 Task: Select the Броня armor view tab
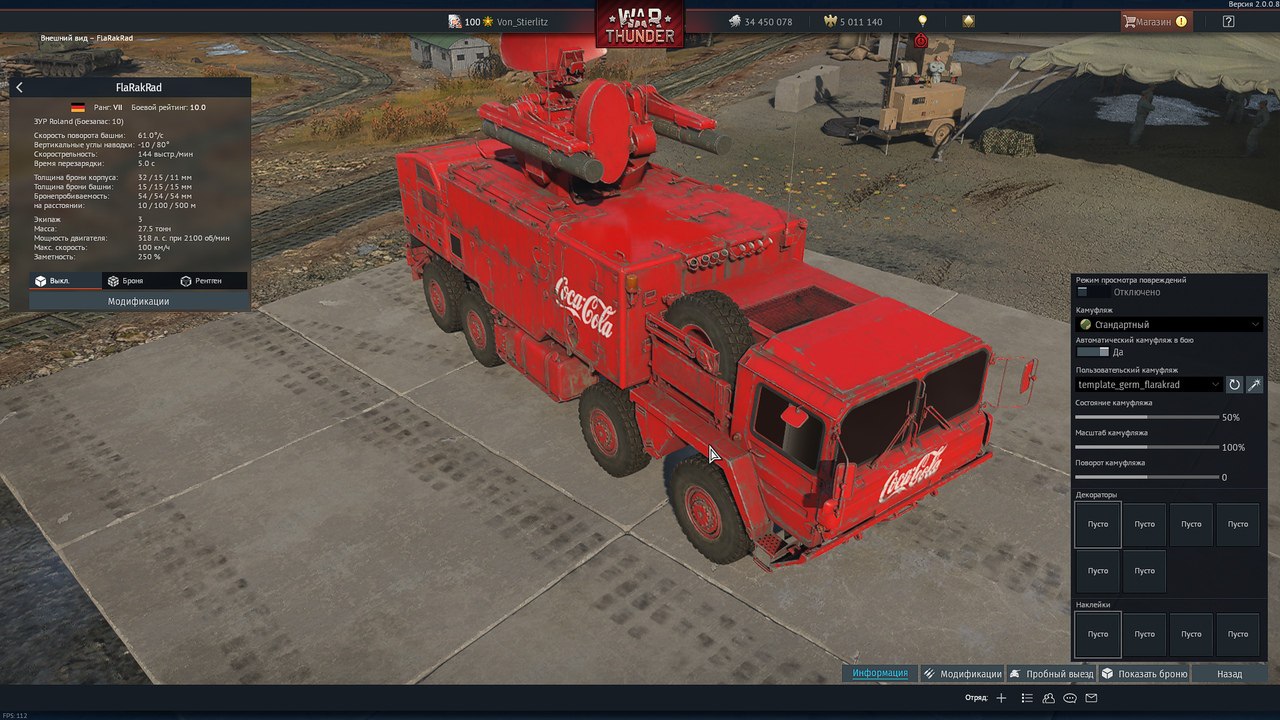tap(126, 281)
